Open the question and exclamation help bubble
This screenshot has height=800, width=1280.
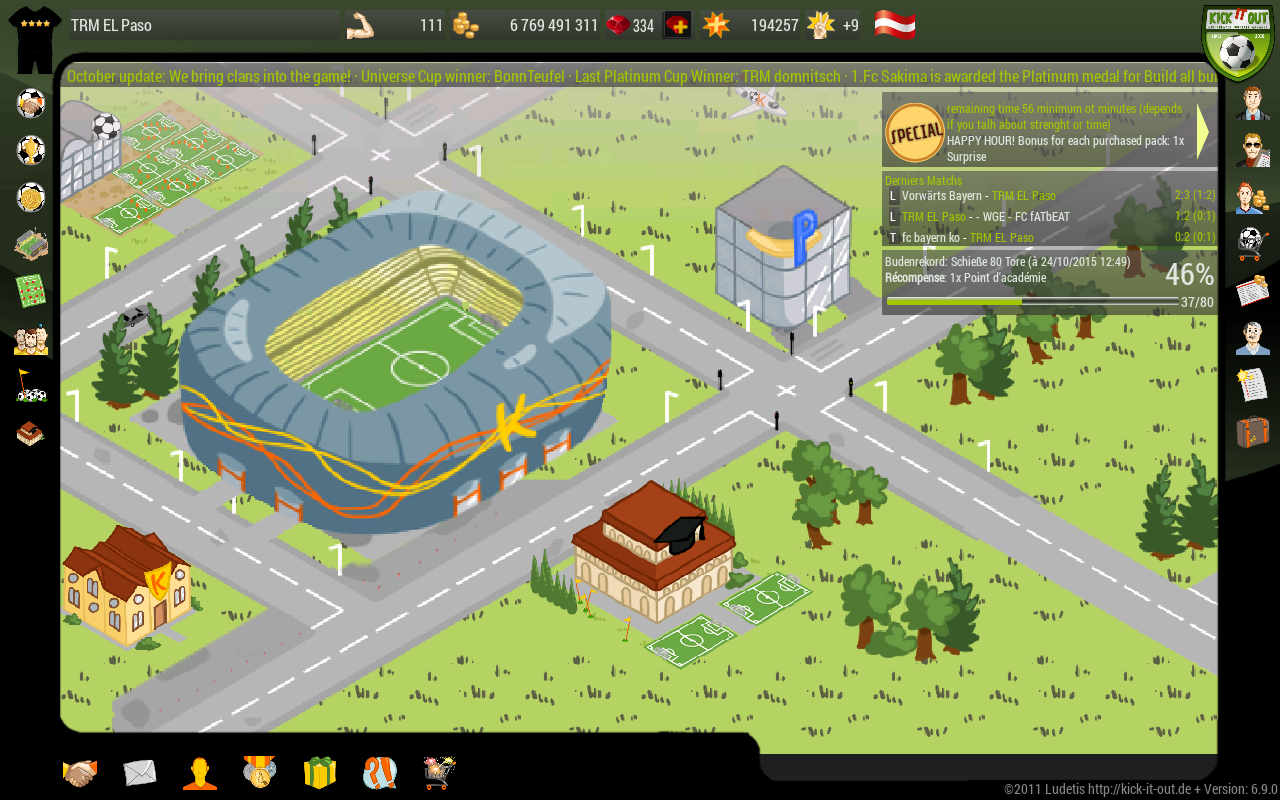380,773
